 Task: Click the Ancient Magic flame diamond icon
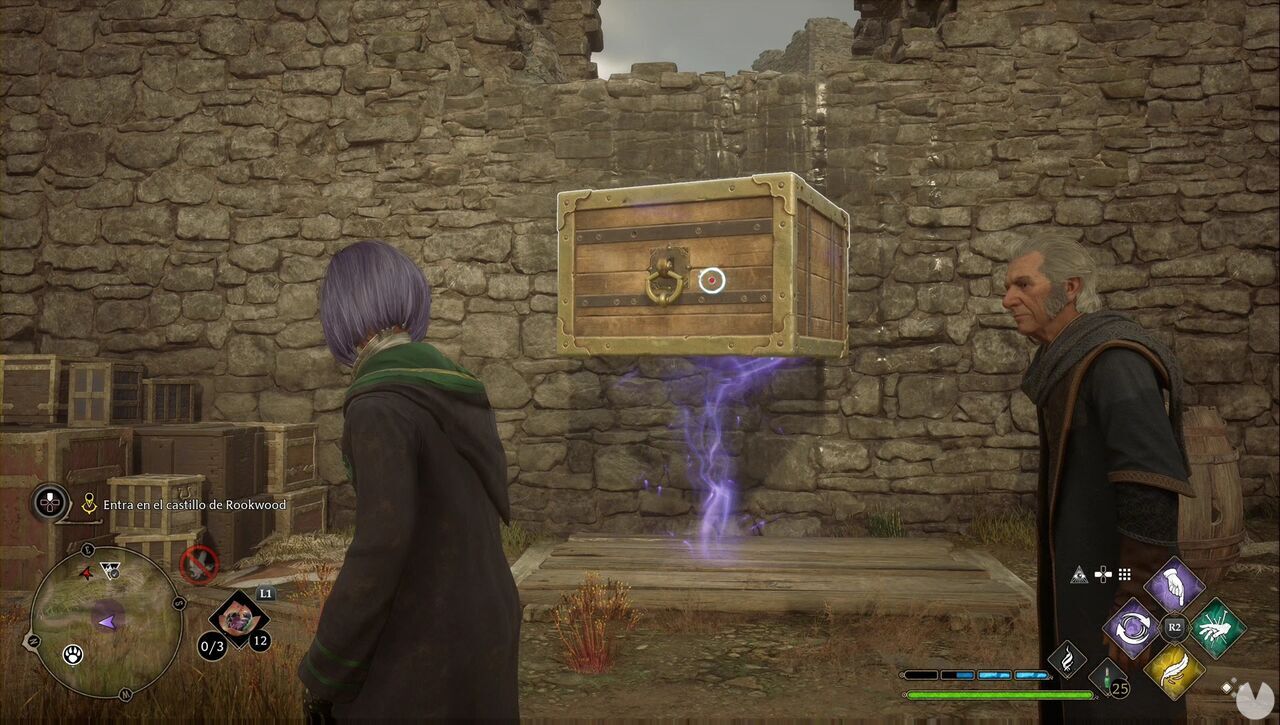point(1066,661)
